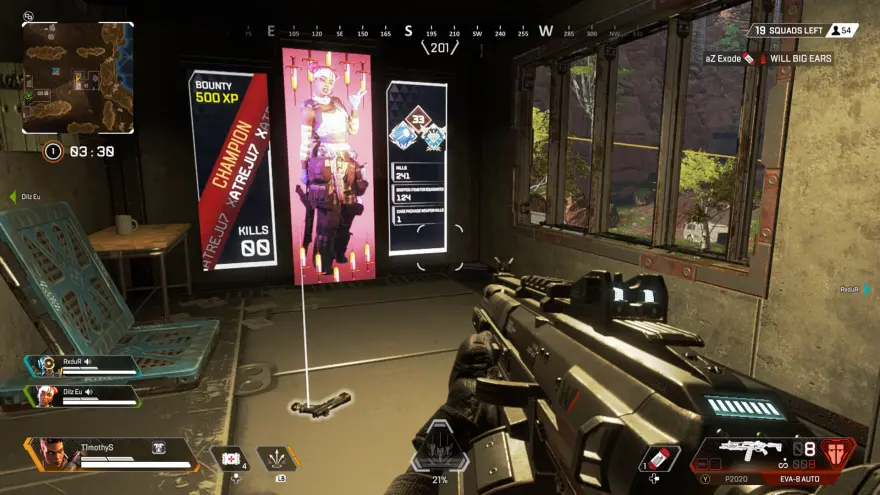880x495 pixels.
Task: Select teammate Dilz Eu's squad banner
Action: [x=84, y=395]
